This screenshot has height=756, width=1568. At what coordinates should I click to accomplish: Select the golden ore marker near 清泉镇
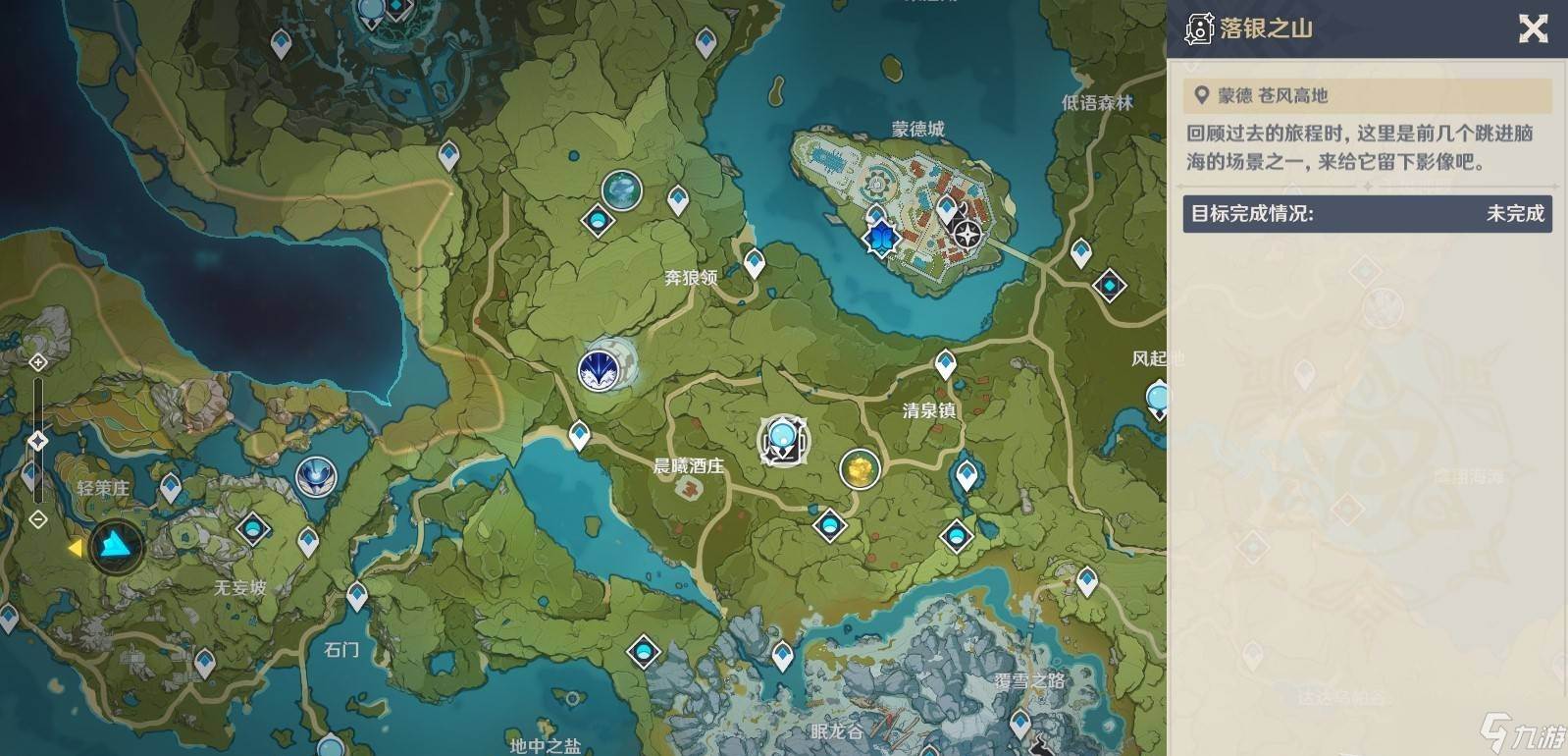click(860, 469)
